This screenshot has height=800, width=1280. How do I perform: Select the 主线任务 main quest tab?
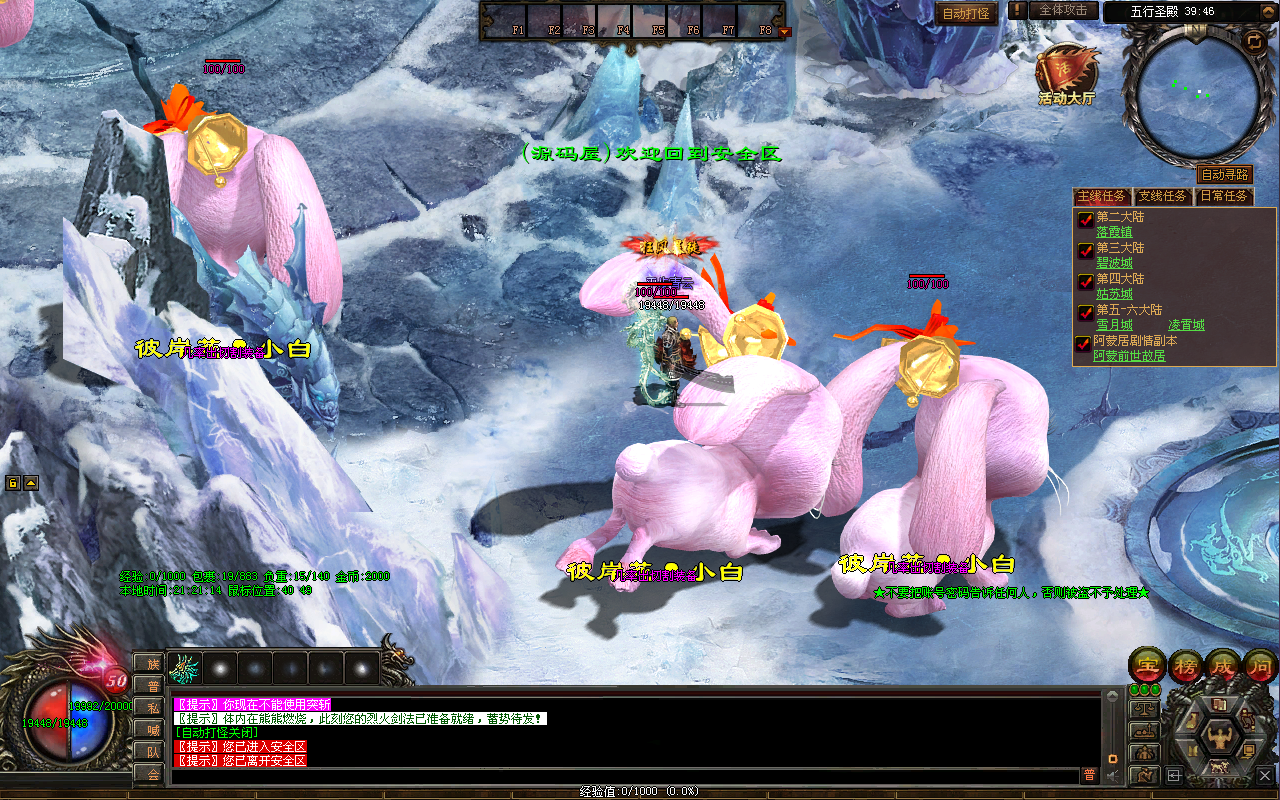pos(1102,196)
